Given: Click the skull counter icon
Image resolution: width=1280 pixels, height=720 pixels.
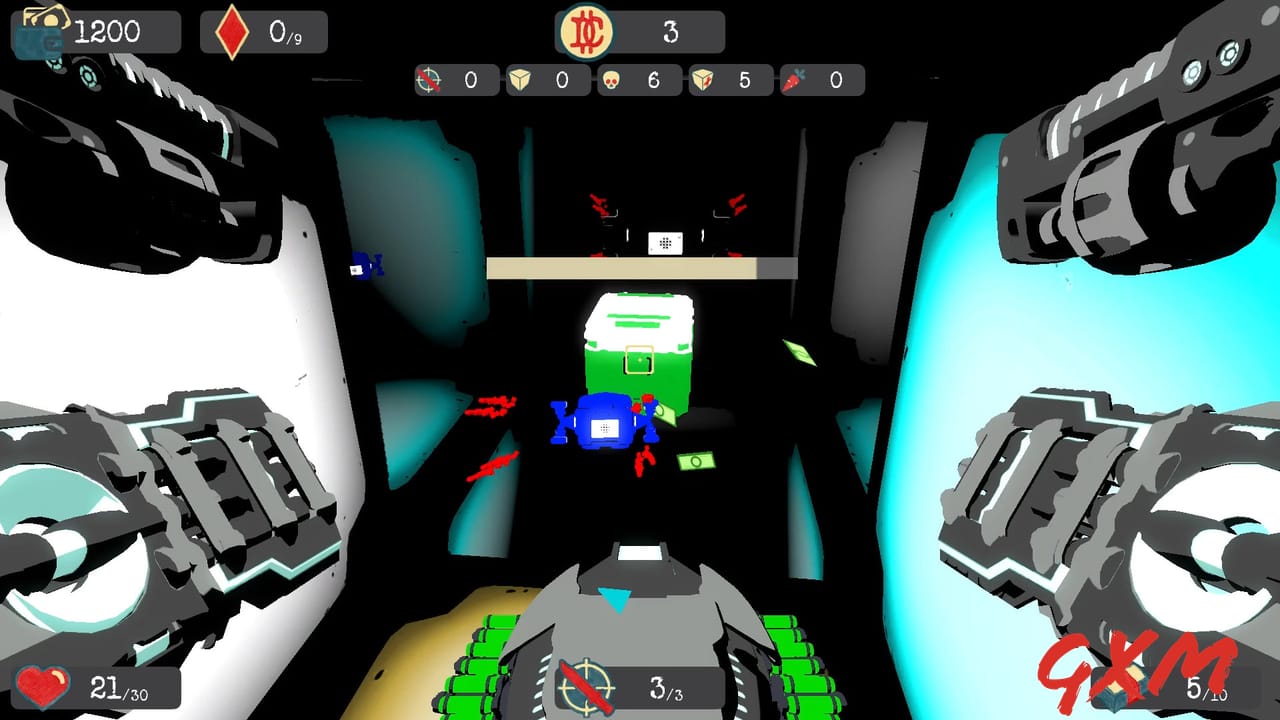Looking at the screenshot, I should [613, 80].
